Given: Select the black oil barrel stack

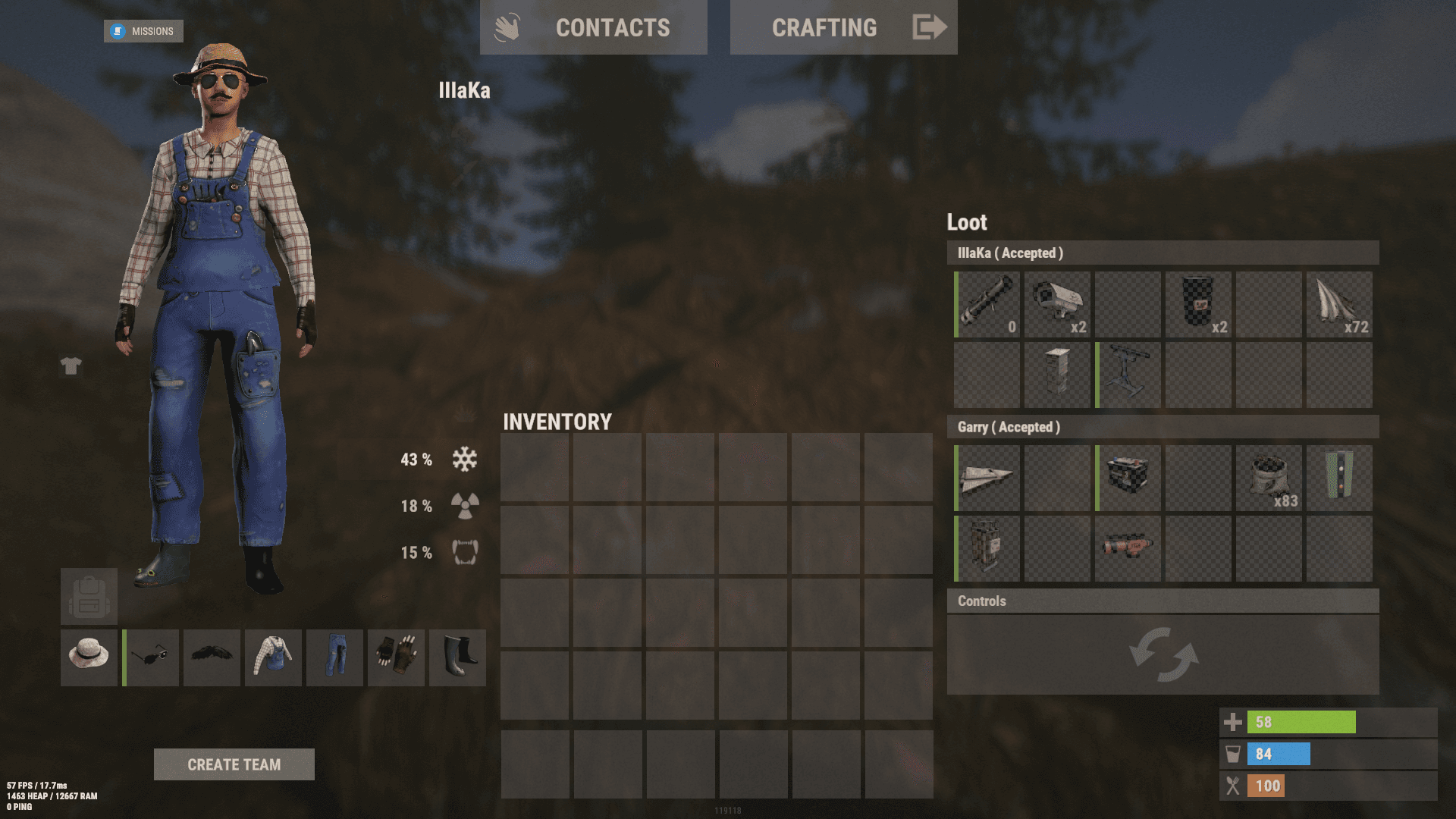Looking at the screenshot, I should coord(1198,304).
